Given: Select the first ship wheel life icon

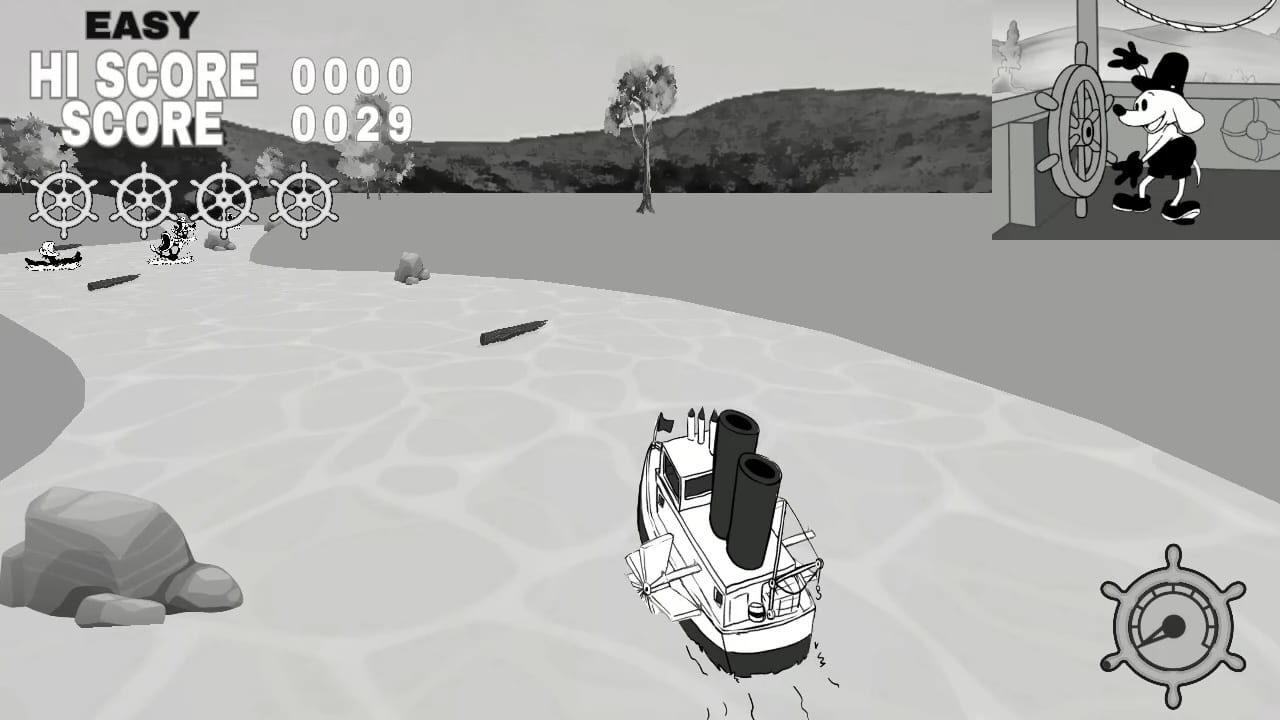Looking at the screenshot, I should tap(62, 198).
